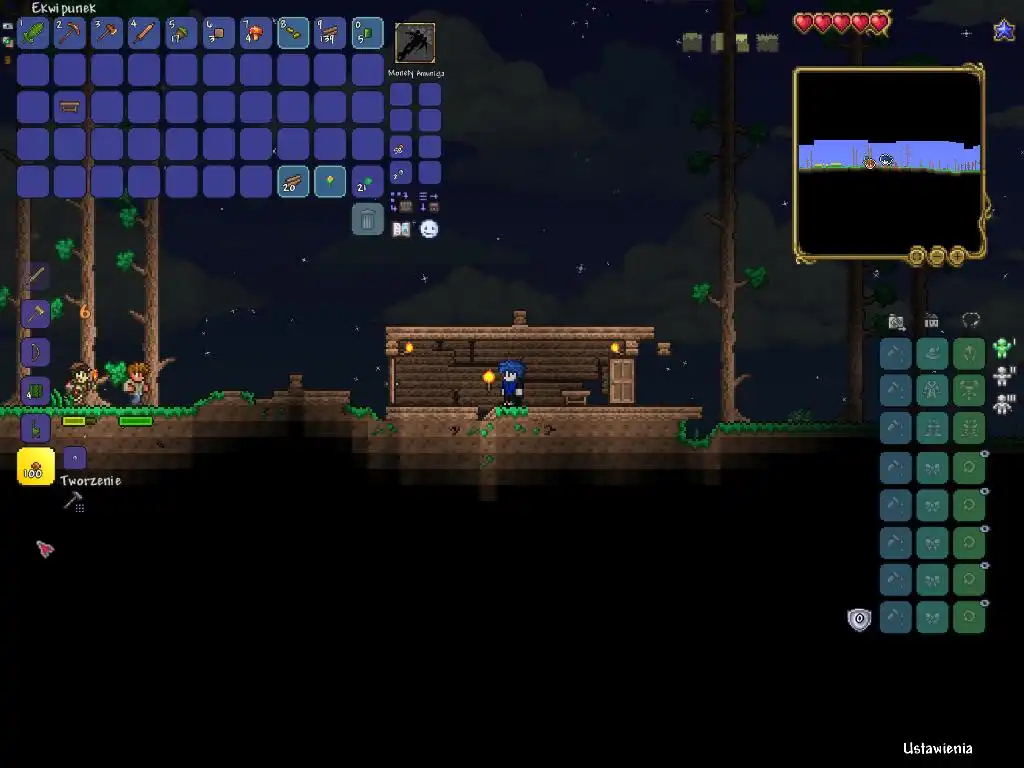Select the copper axe hotbar slot
Screen dimensions: 1024x768
coord(107,33)
